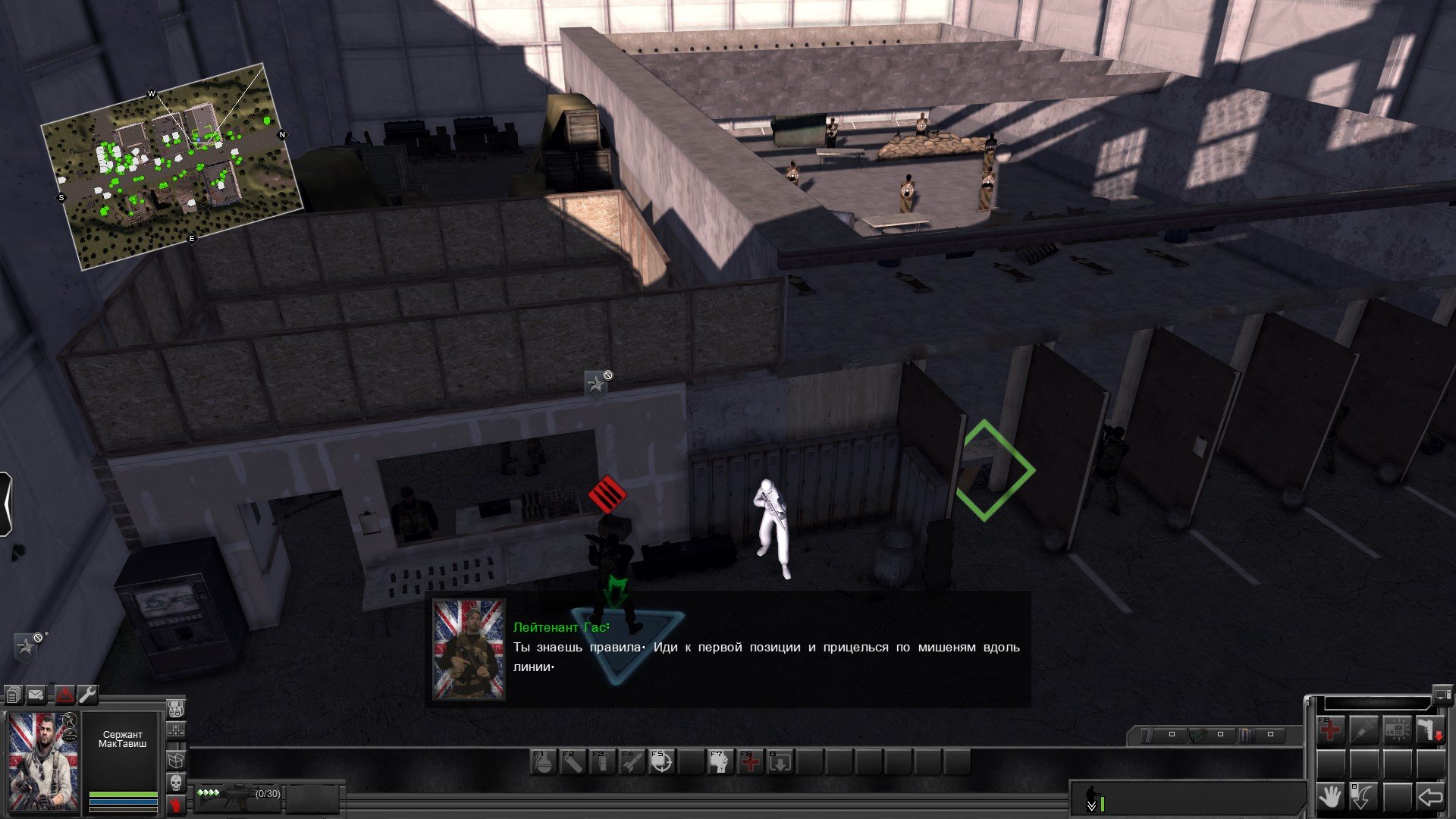Click the pistol drop-weapon button
1456x819 pixels.
click(1430, 731)
